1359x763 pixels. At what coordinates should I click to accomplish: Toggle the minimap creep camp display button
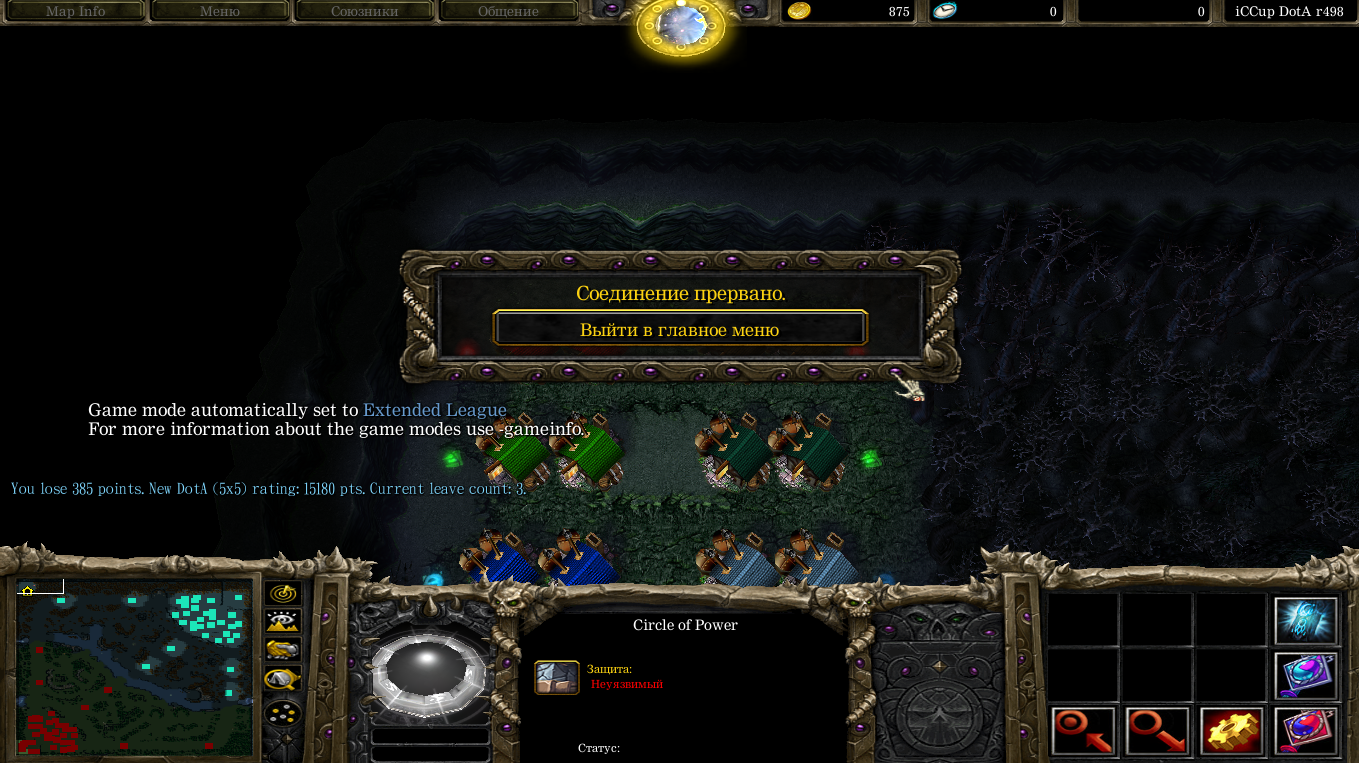[284, 680]
